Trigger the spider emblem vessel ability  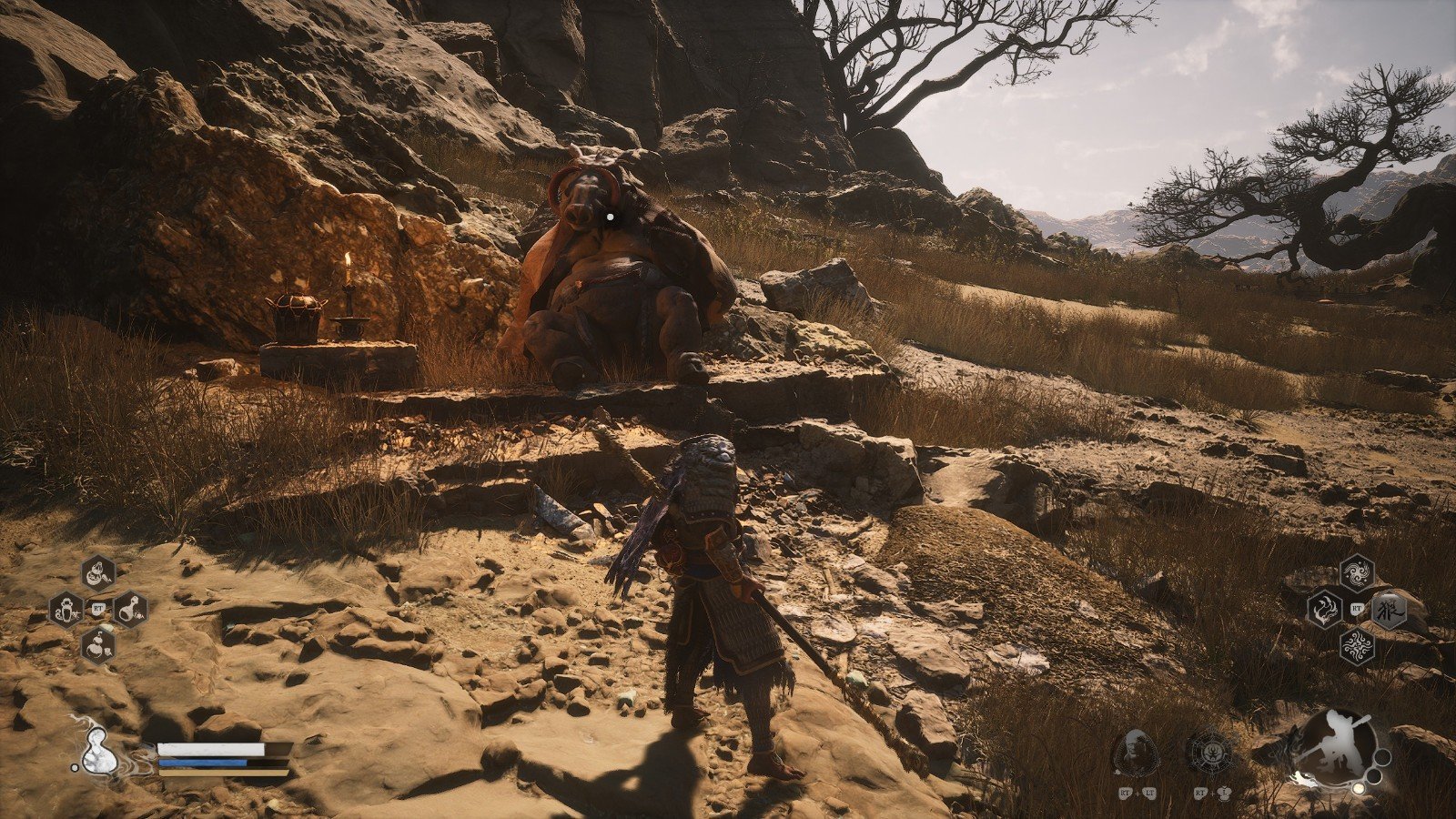[1209, 753]
